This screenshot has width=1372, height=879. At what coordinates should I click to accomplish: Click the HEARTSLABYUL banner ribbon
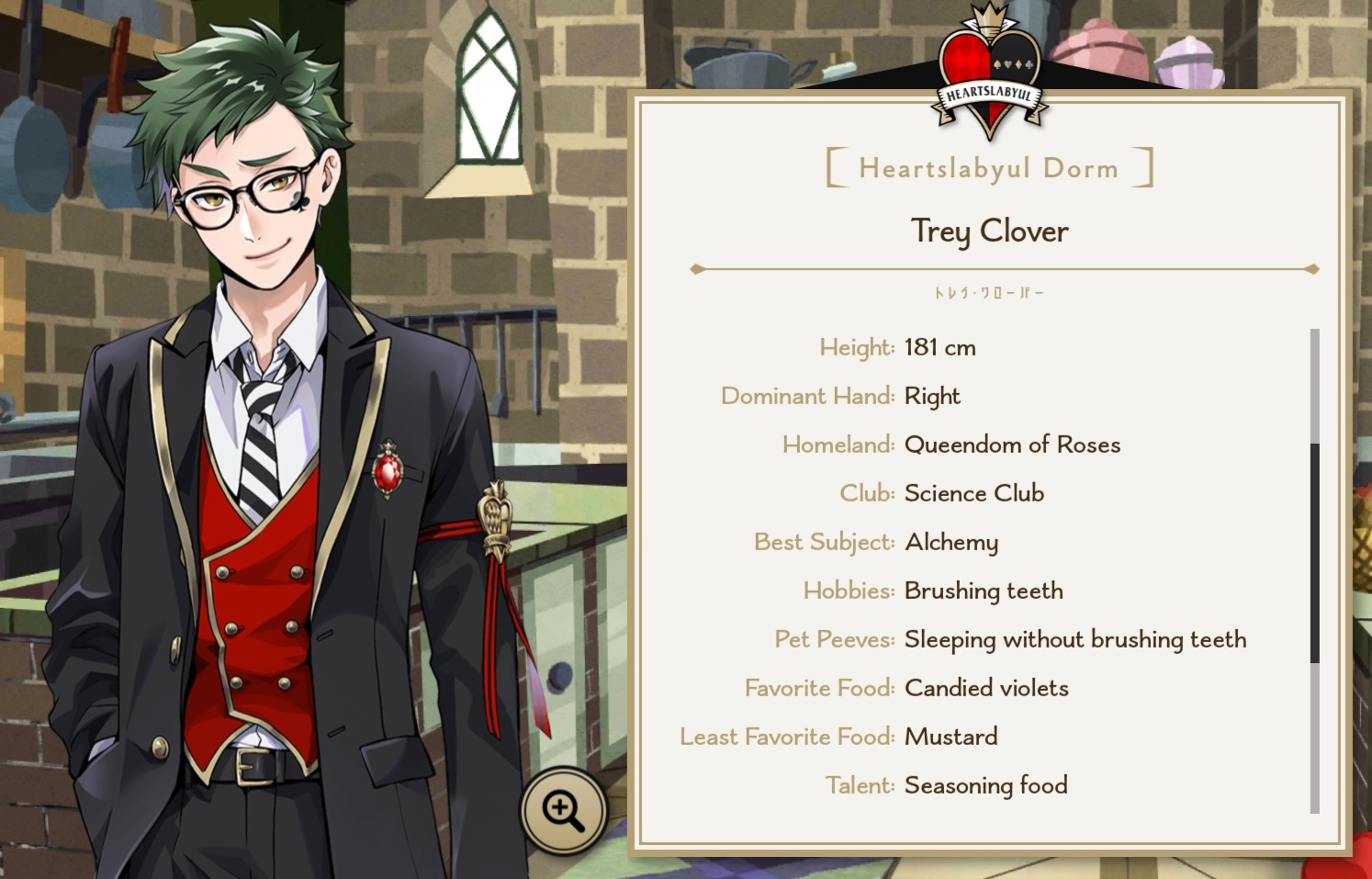pos(990,93)
